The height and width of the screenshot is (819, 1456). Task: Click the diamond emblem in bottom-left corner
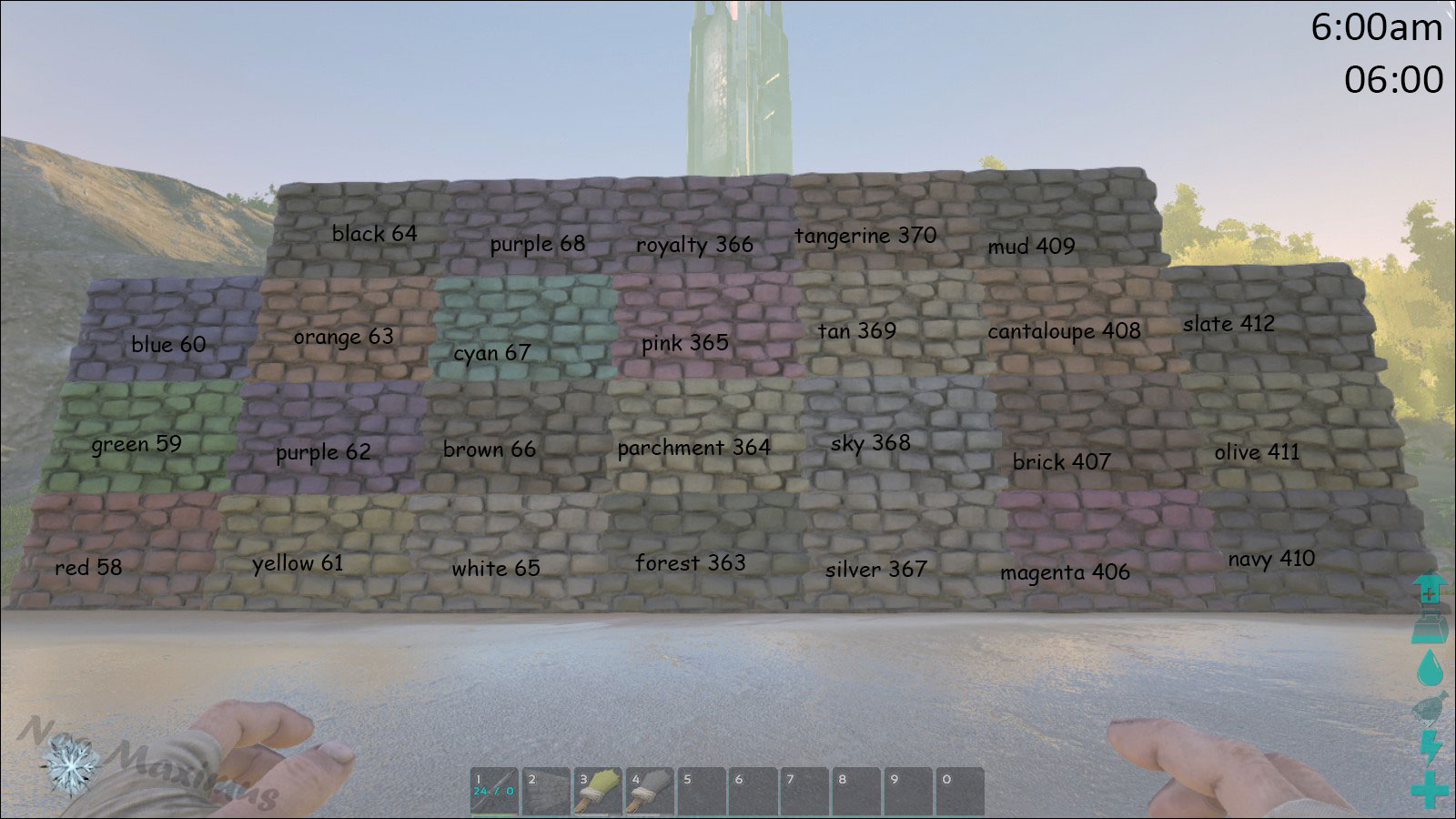coord(71,764)
